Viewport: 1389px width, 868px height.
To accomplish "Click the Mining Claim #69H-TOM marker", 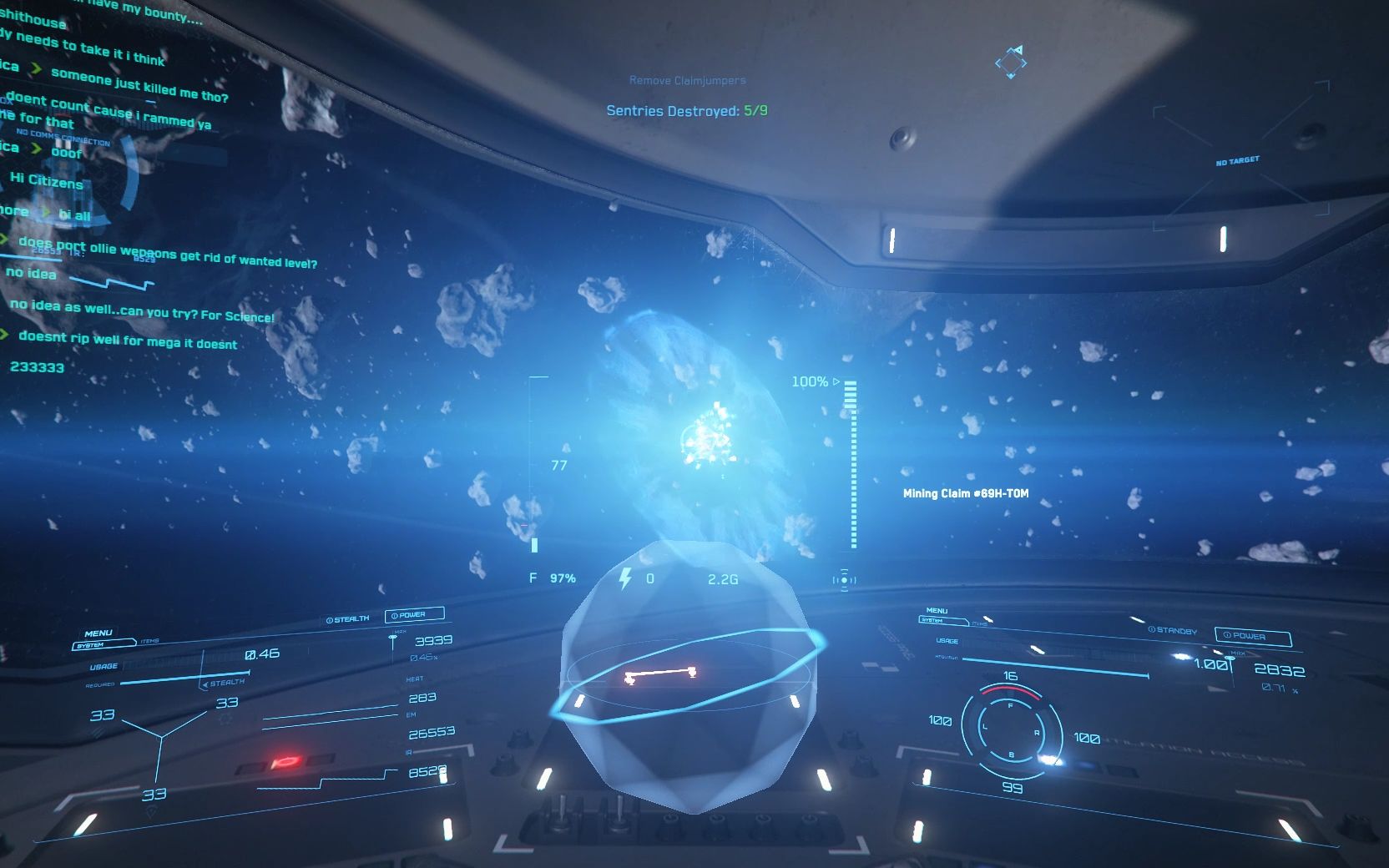I will [965, 493].
